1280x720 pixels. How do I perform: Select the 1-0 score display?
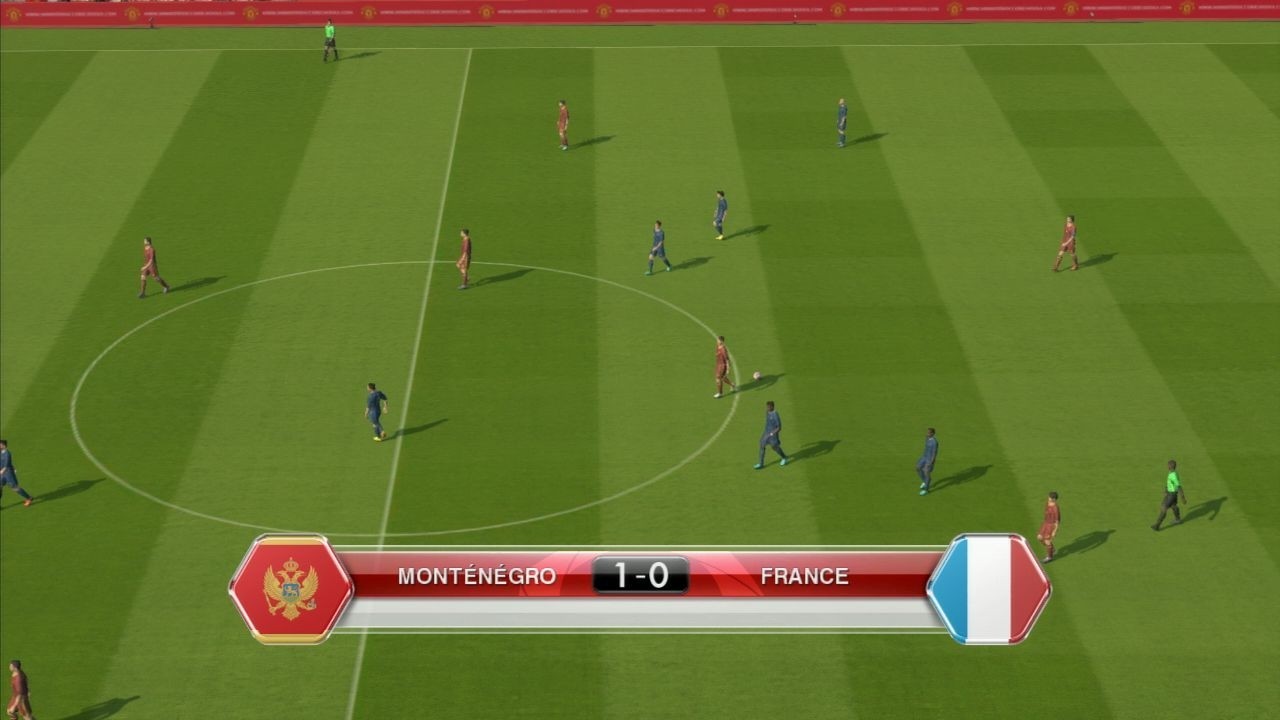coord(640,575)
